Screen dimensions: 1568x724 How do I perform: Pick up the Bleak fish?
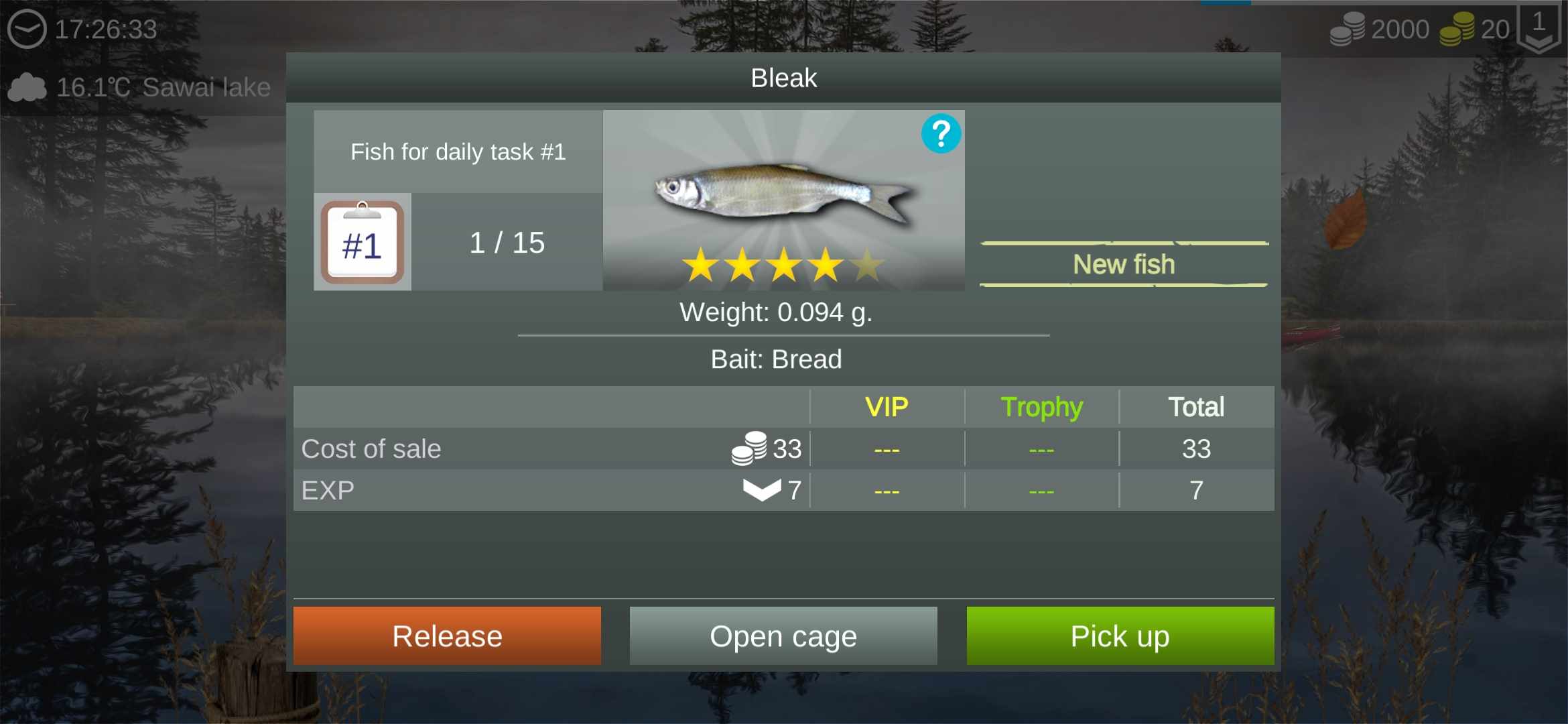click(1120, 636)
